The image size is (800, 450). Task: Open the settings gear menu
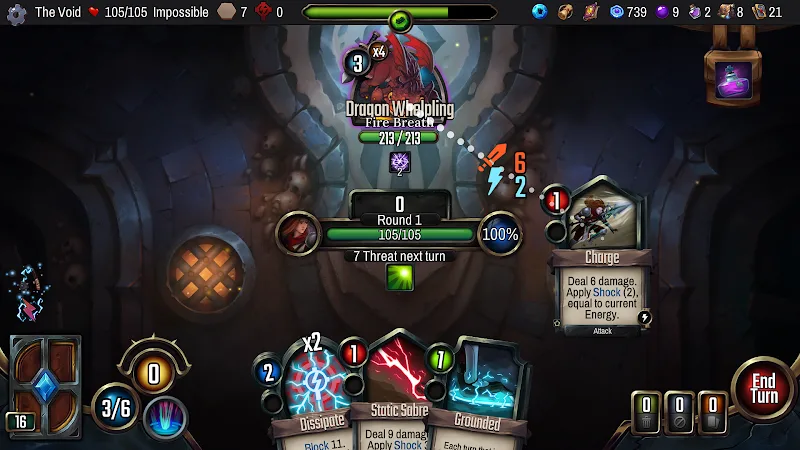(16, 13)
